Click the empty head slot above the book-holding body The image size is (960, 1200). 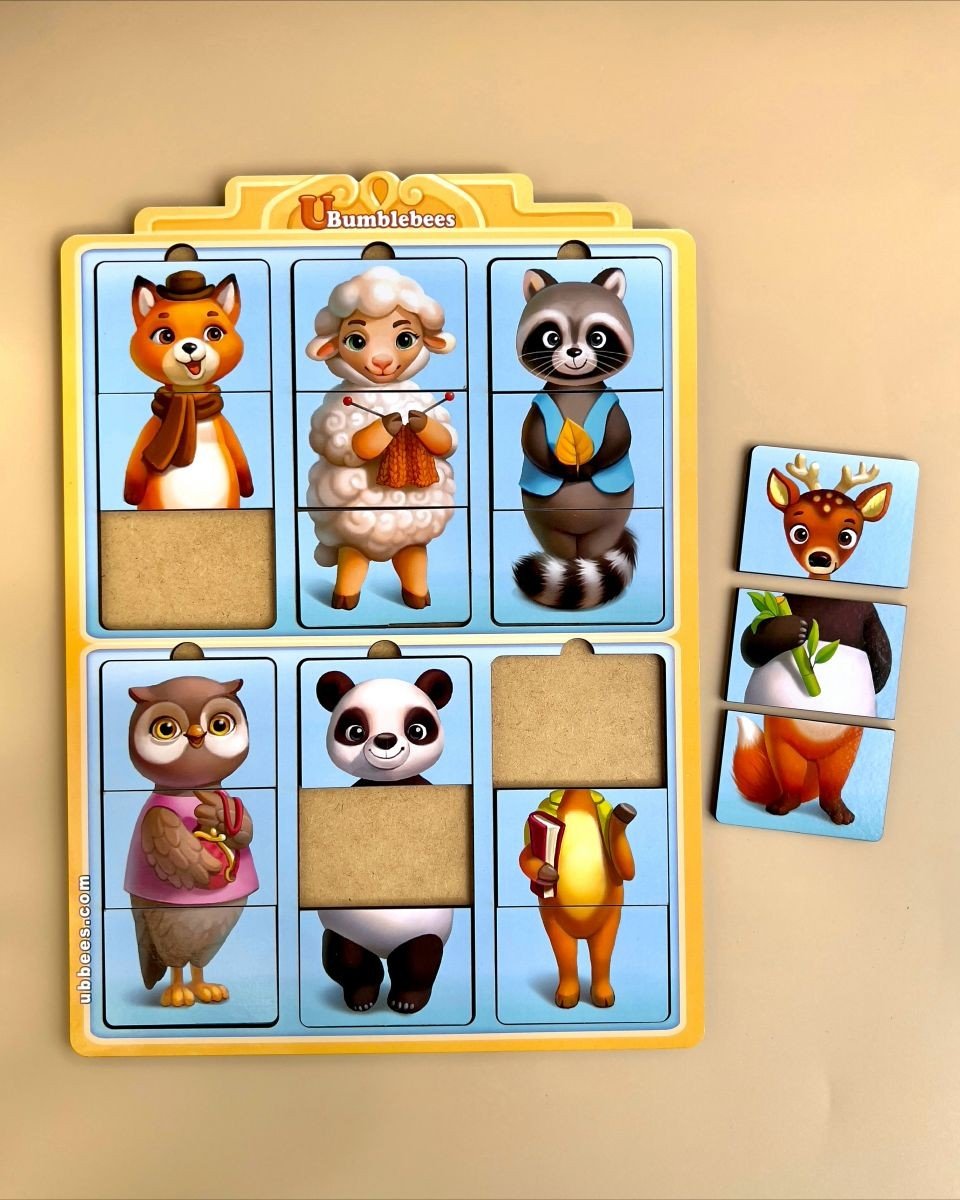(578, 720)
